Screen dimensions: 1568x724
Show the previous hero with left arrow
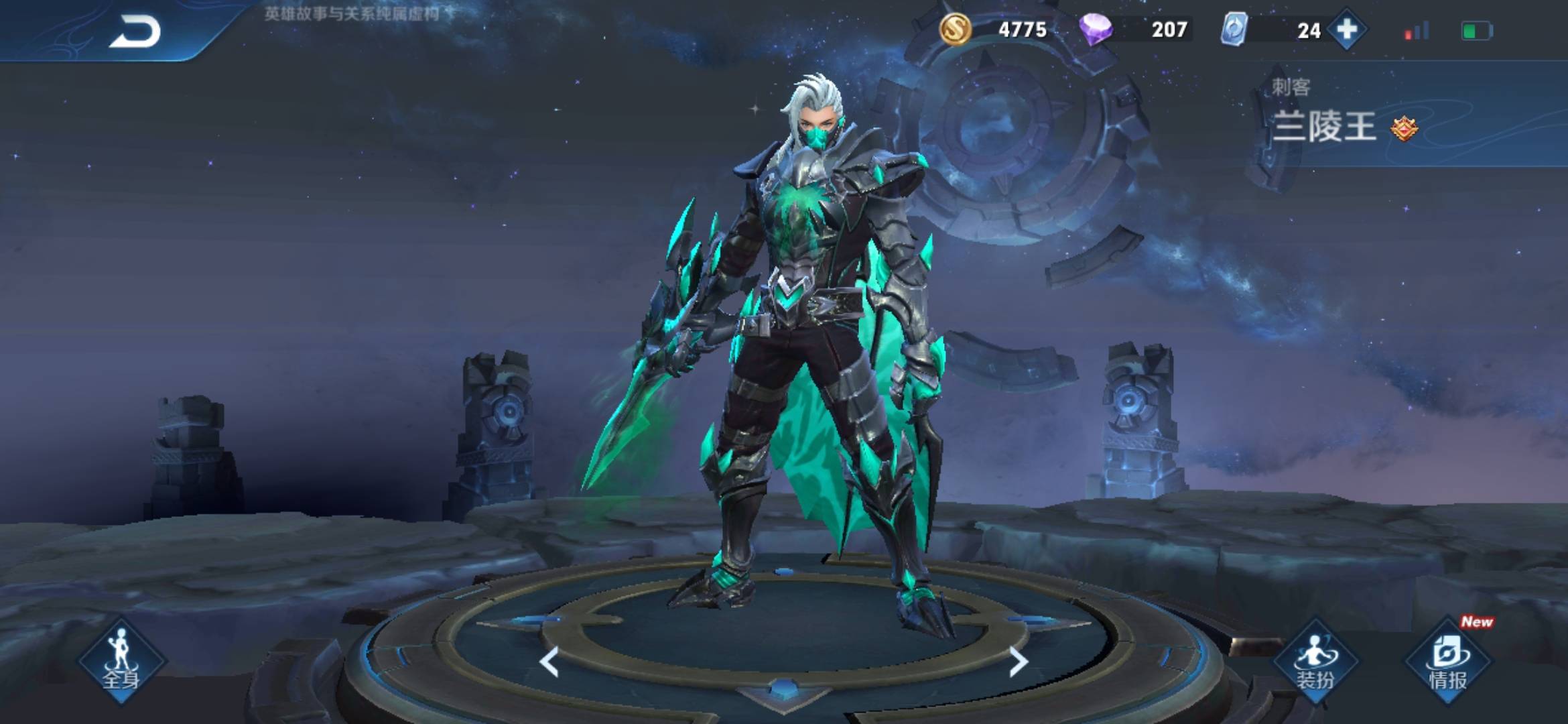tap(549, 662)
